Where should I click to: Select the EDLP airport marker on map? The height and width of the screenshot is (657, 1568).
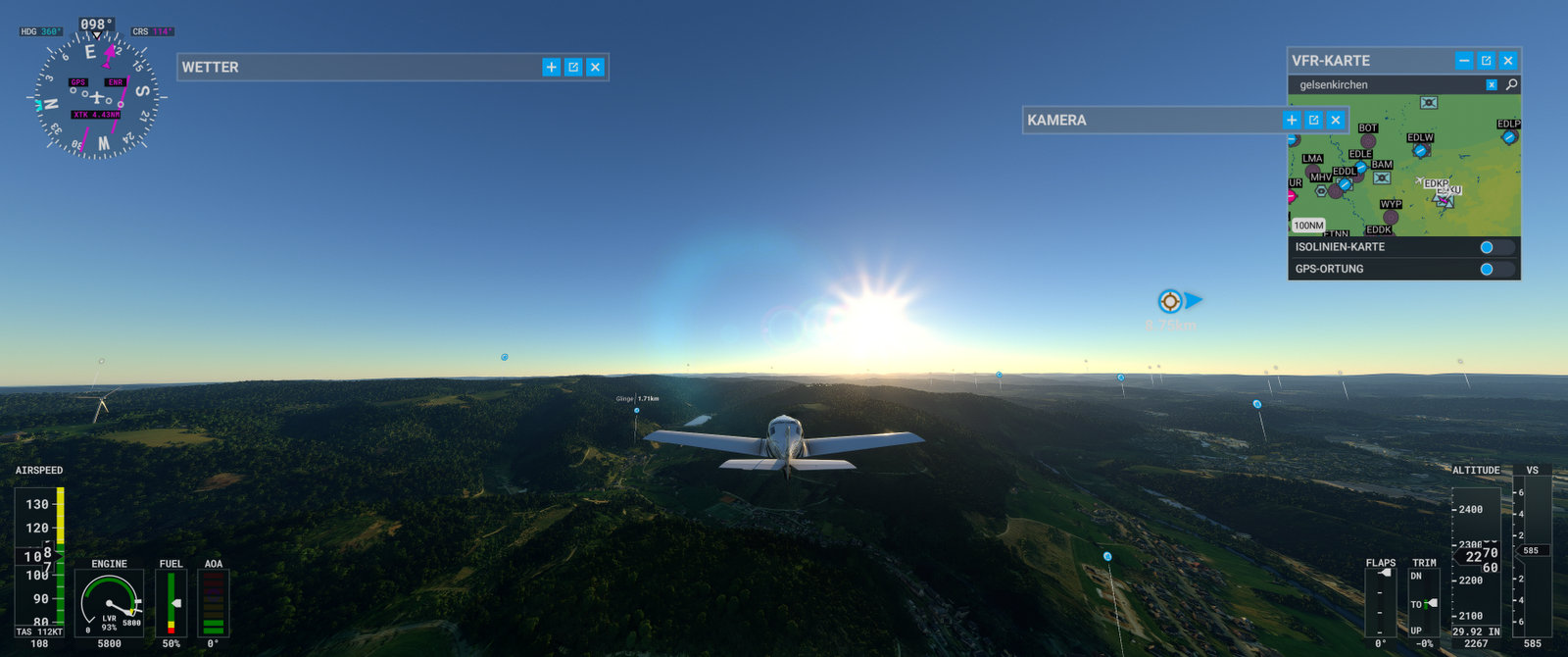coord(1509,136)
